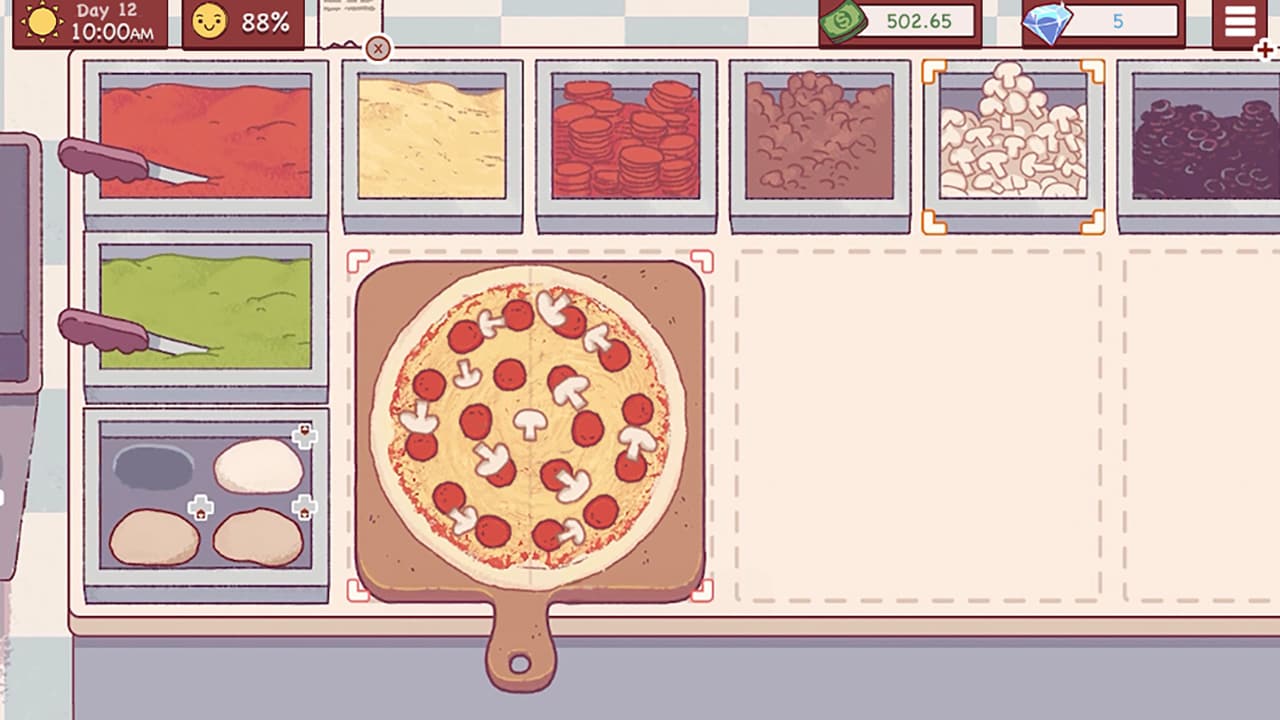Image resolution: width=1280 pixels, height=720 pixels.
Task: Select the sausage topping bin
Action: 820,140
